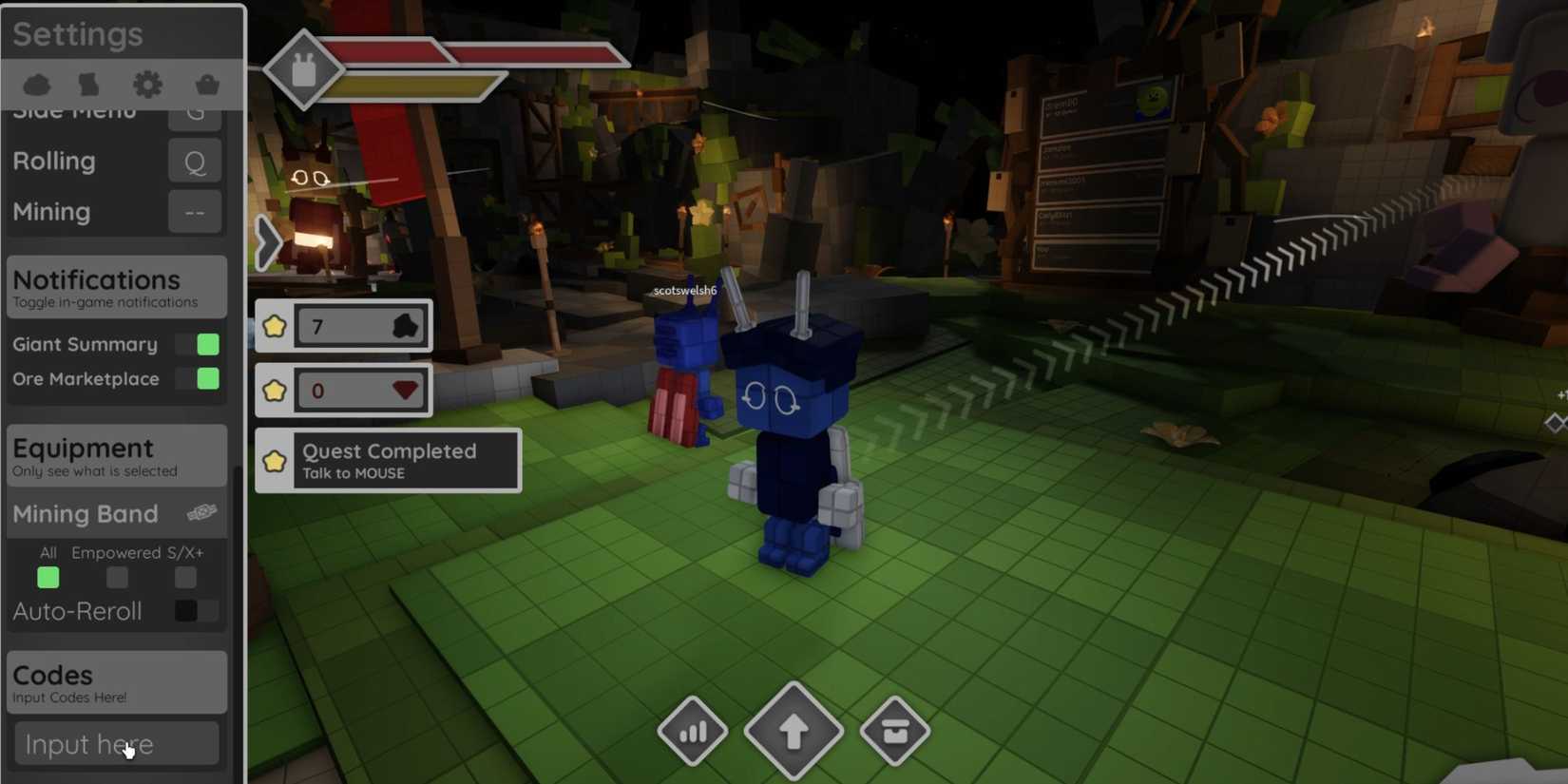1568x784 pixels.
Task: Open the gear settings tab
Action: 146,84
